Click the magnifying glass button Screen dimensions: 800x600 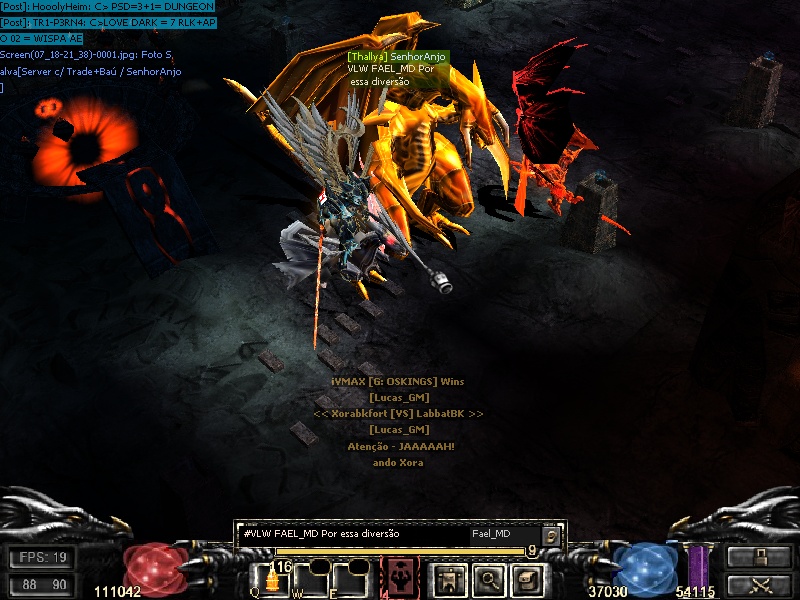(487, 578)
